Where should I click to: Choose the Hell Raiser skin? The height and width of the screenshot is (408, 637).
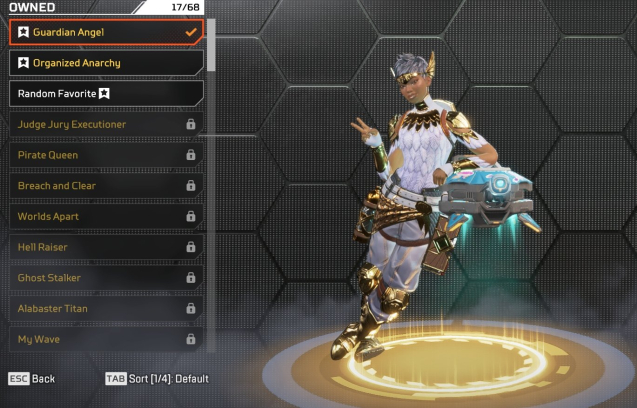point(106,247)
